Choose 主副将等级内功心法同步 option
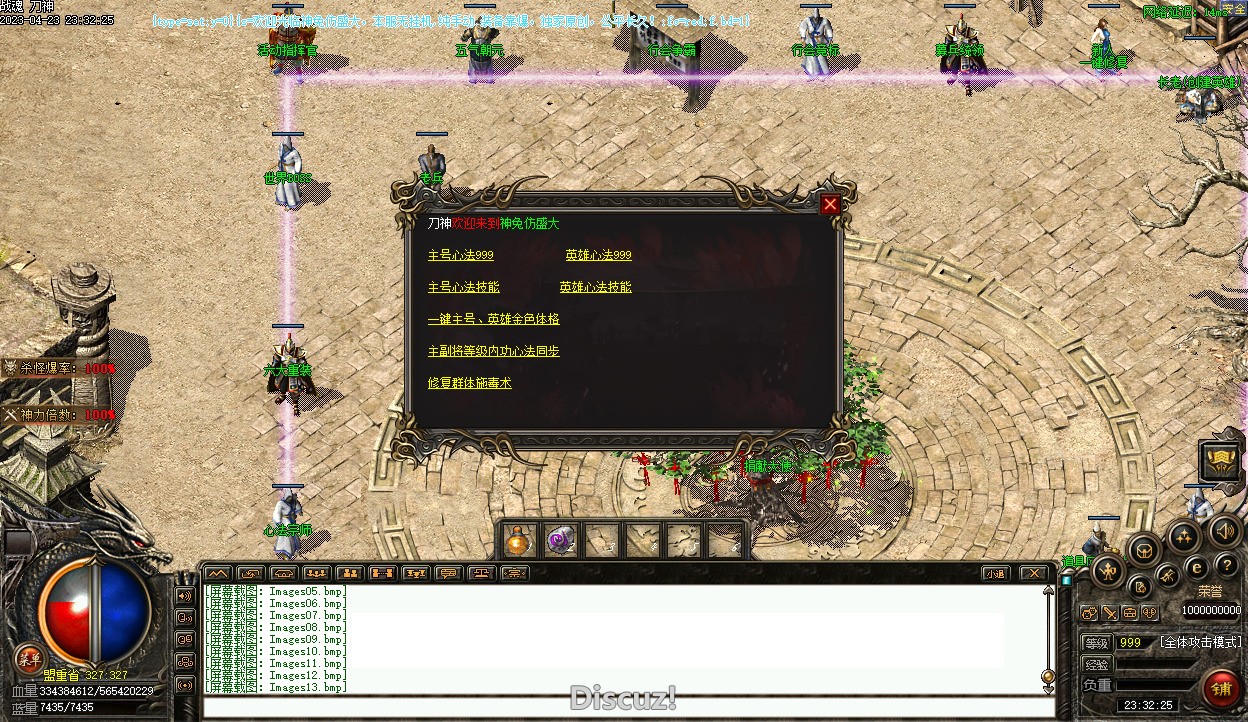 tap(494, 351)
